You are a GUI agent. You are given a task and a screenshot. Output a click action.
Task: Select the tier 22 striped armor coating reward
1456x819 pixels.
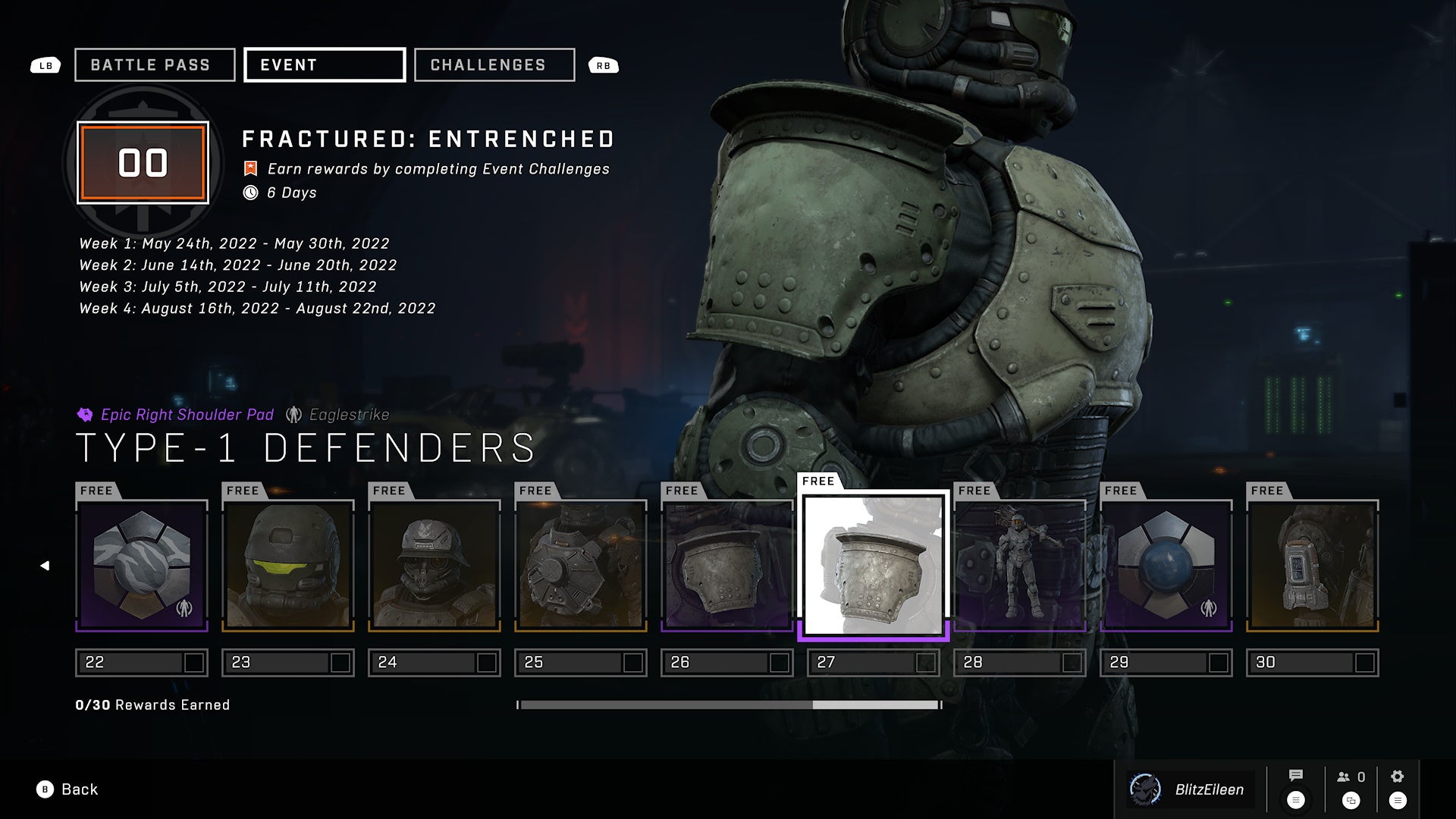(x=142, y=565)
